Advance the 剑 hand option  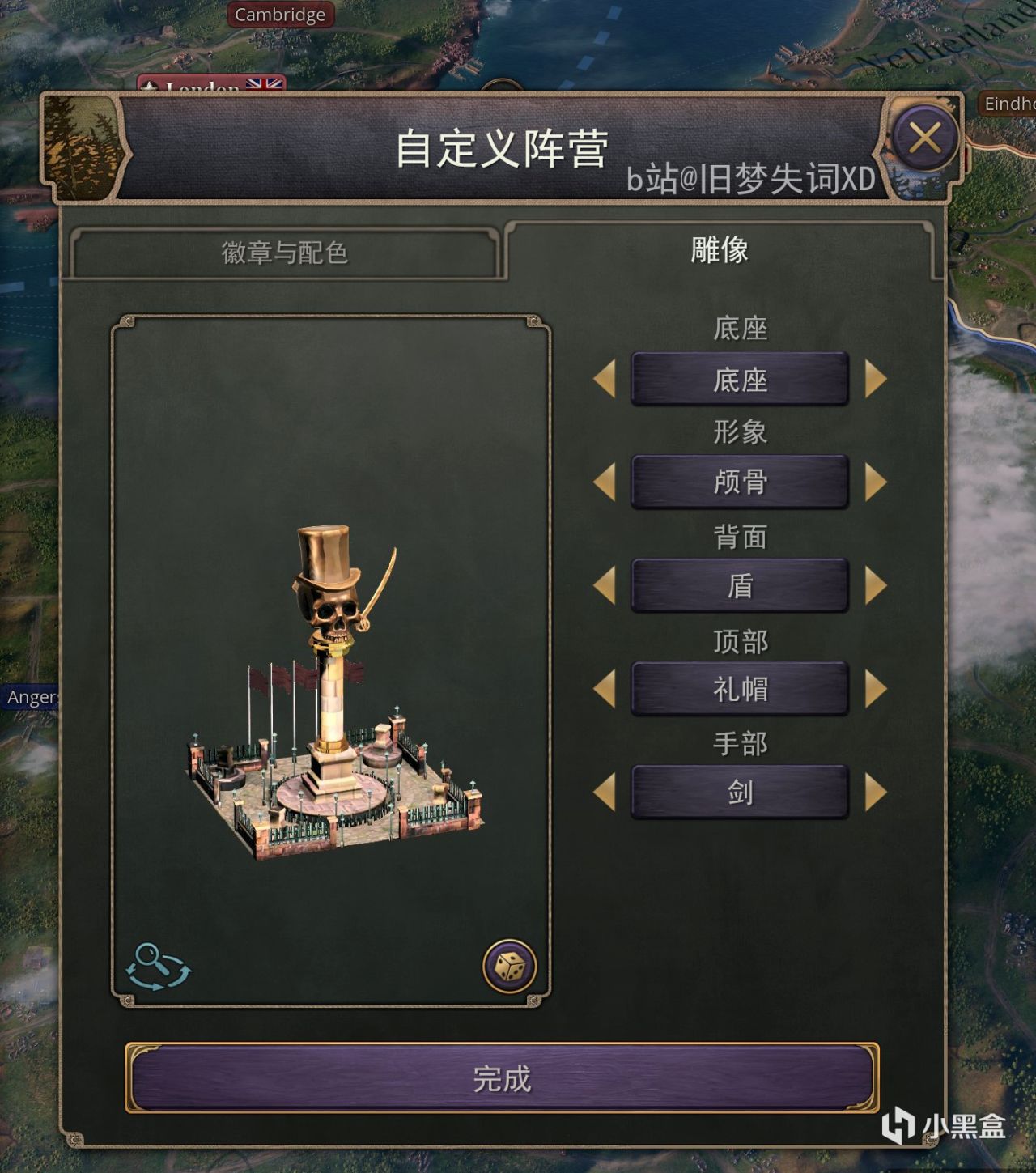click(x=873, y=793)
